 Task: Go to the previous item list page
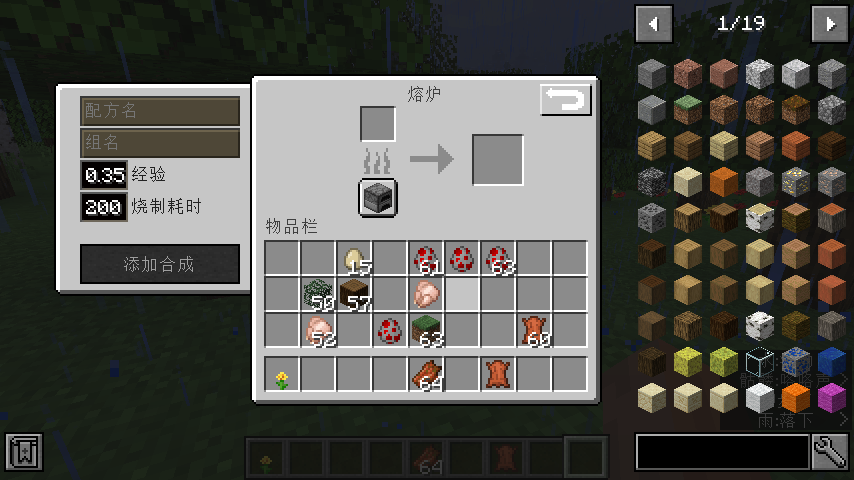point(654,24)
